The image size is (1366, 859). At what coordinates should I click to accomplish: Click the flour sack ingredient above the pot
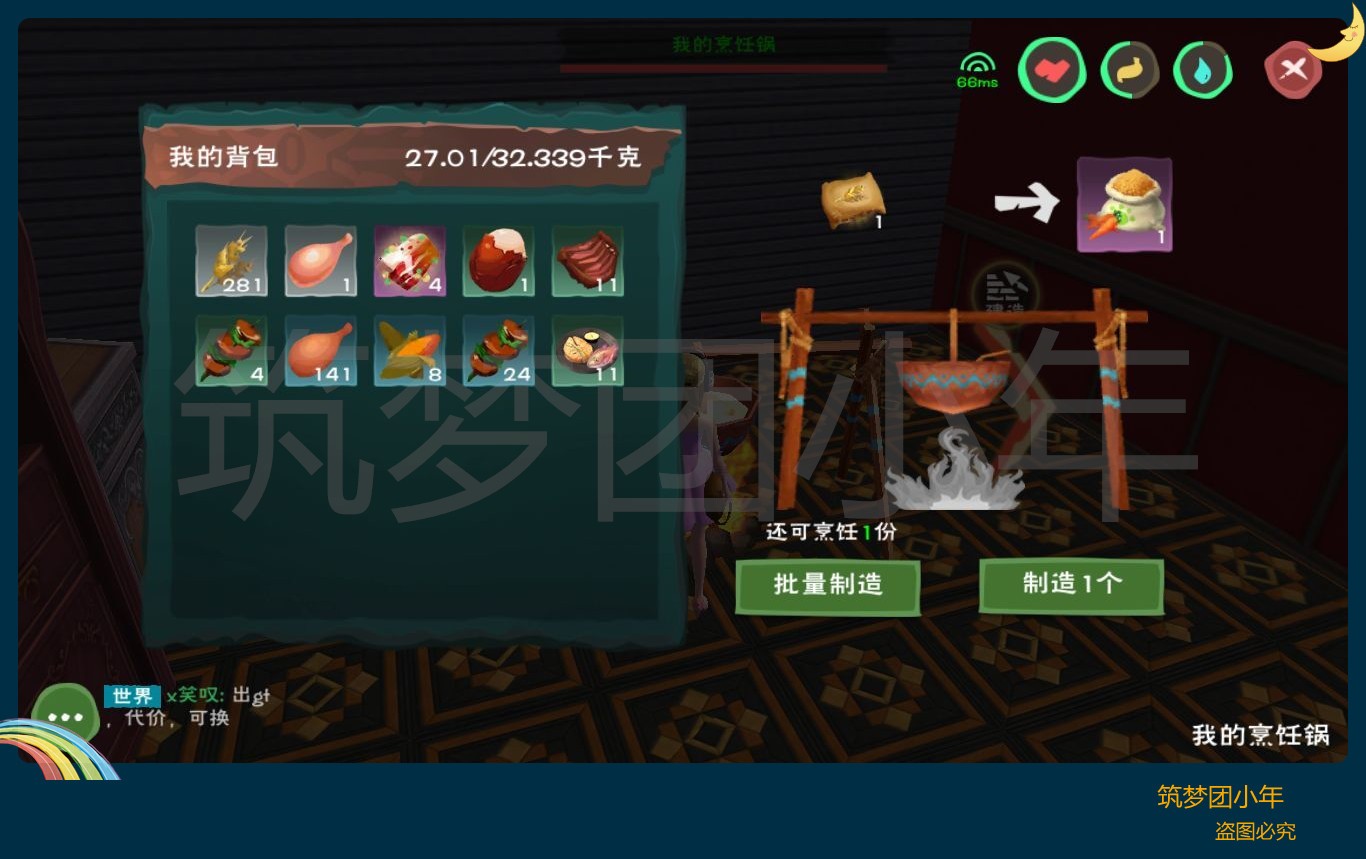[x=853, y=202]
